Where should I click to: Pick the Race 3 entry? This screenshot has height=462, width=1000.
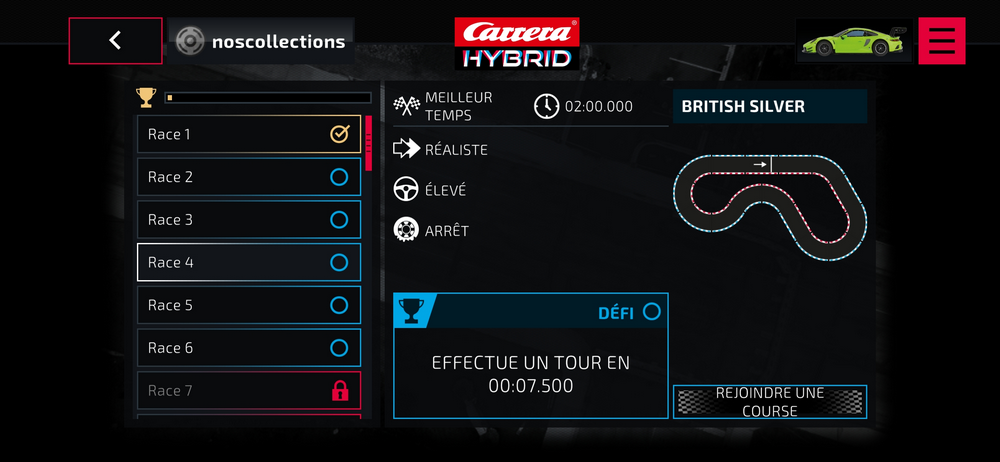(x=248, y=220)
